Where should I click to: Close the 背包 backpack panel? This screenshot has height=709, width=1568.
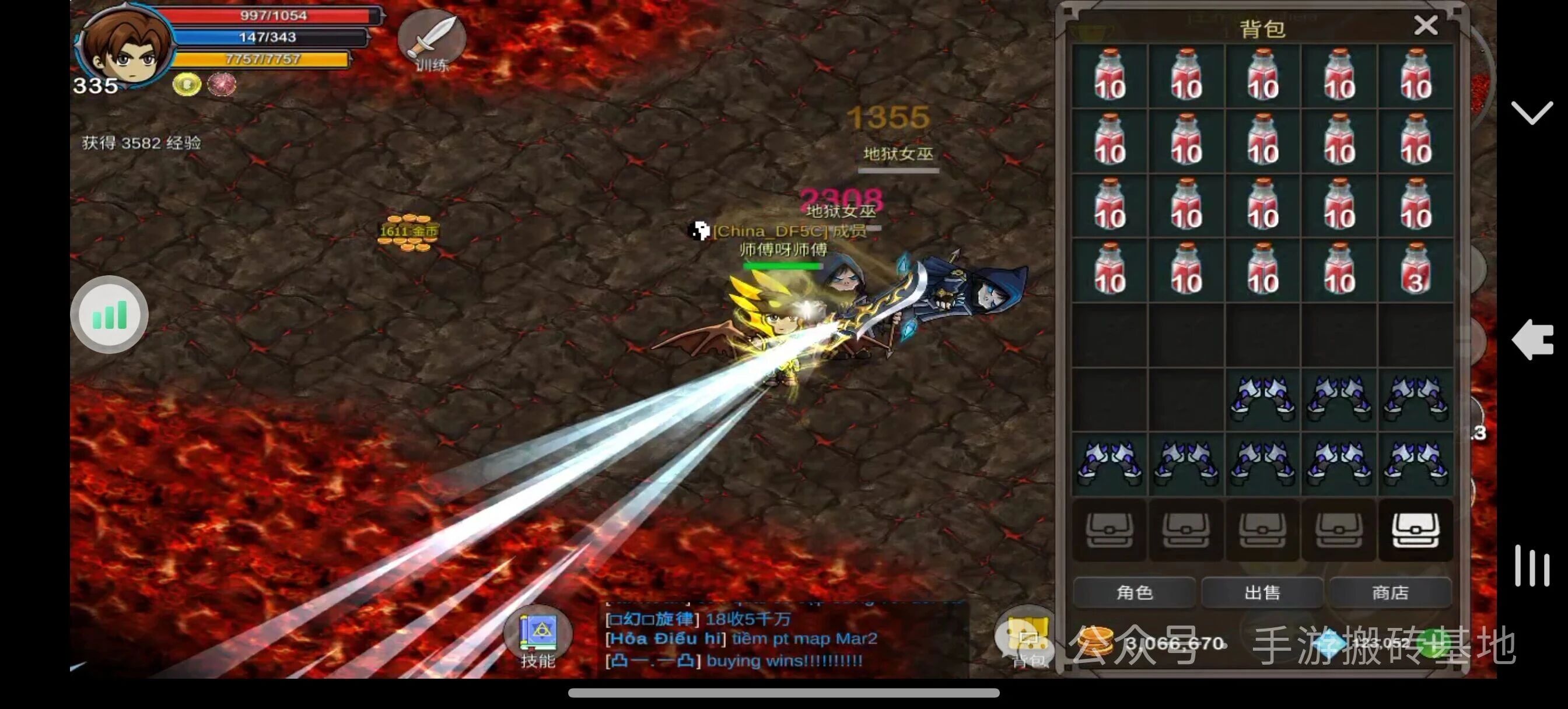[x=1426, y=26]
